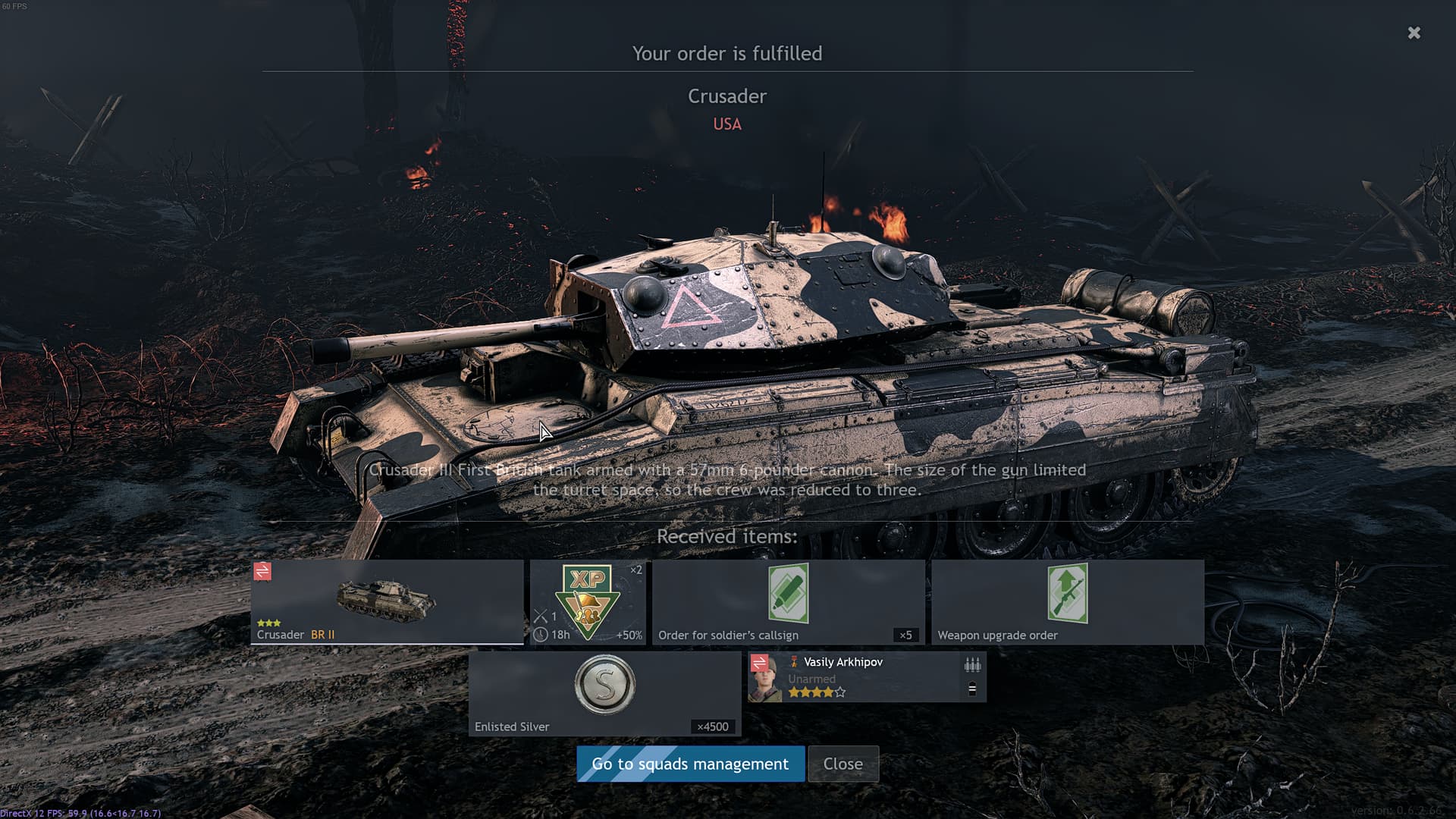Select the Weapon upgrade order item
Viewport: 1456px width, 819px height.
[x=1067, y=602]
